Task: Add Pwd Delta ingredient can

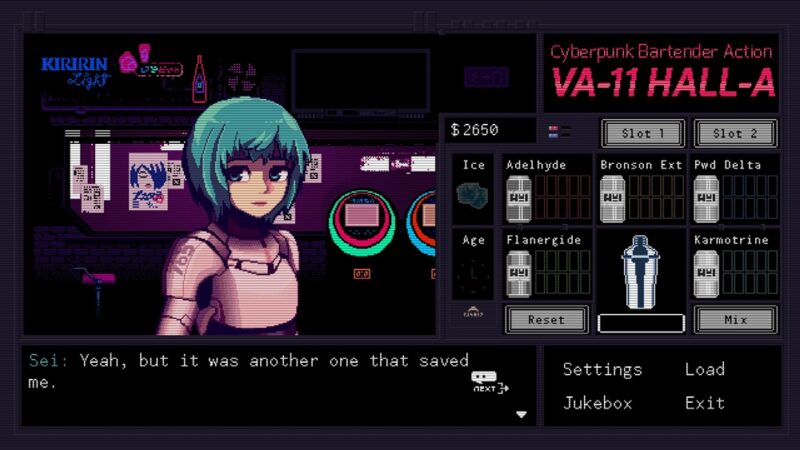Action: 706,198
